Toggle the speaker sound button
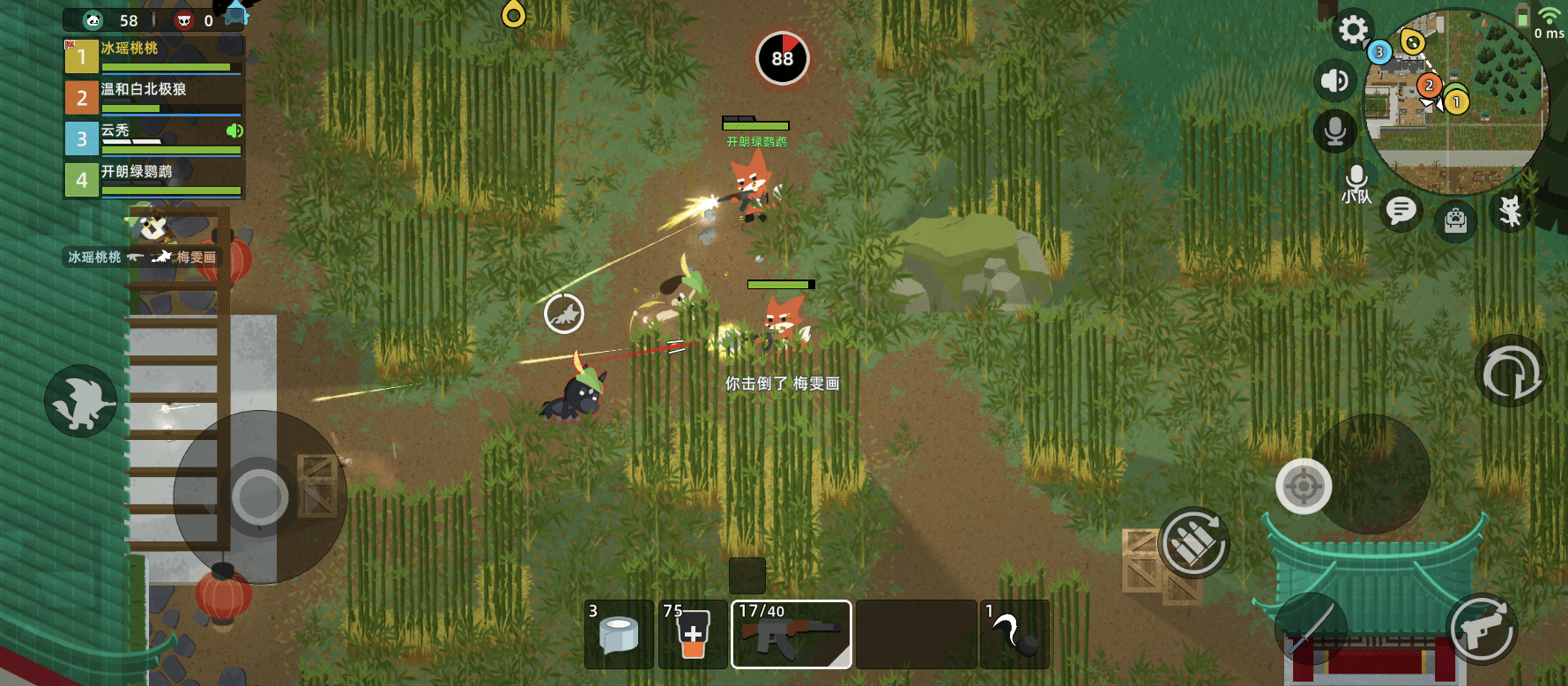 click(1334, 81)
